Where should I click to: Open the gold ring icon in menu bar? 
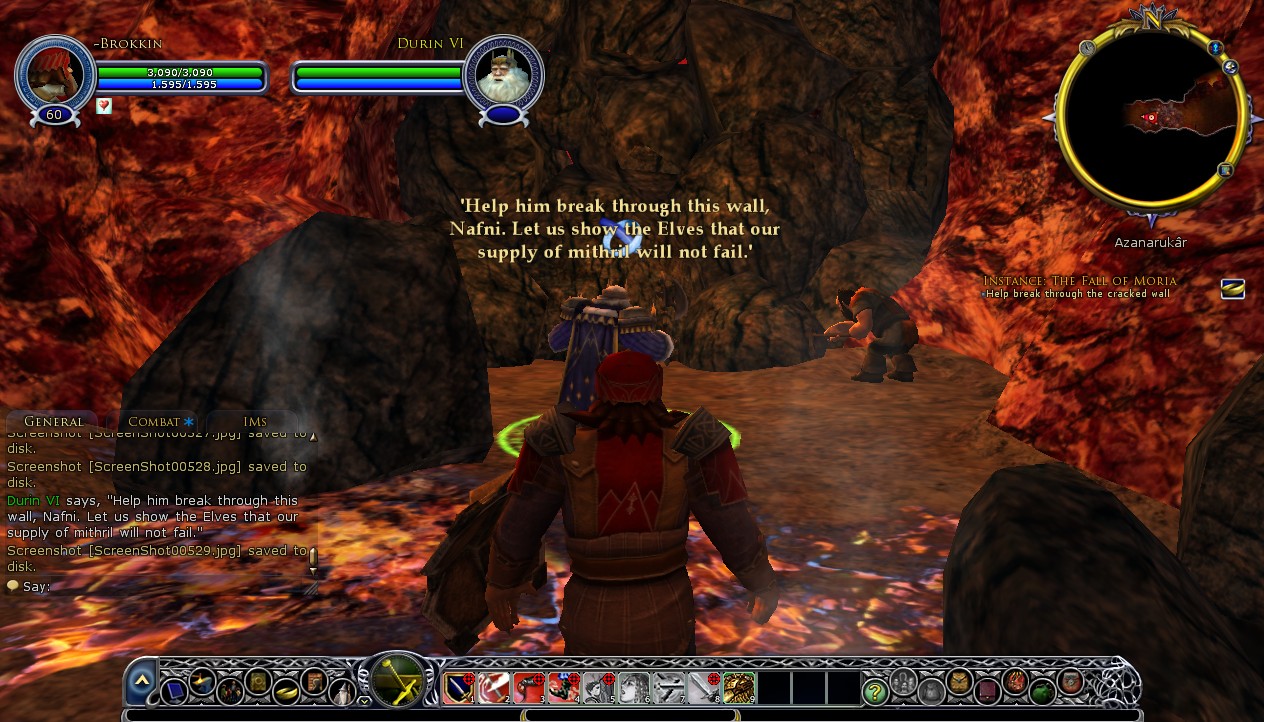[286, 690]
